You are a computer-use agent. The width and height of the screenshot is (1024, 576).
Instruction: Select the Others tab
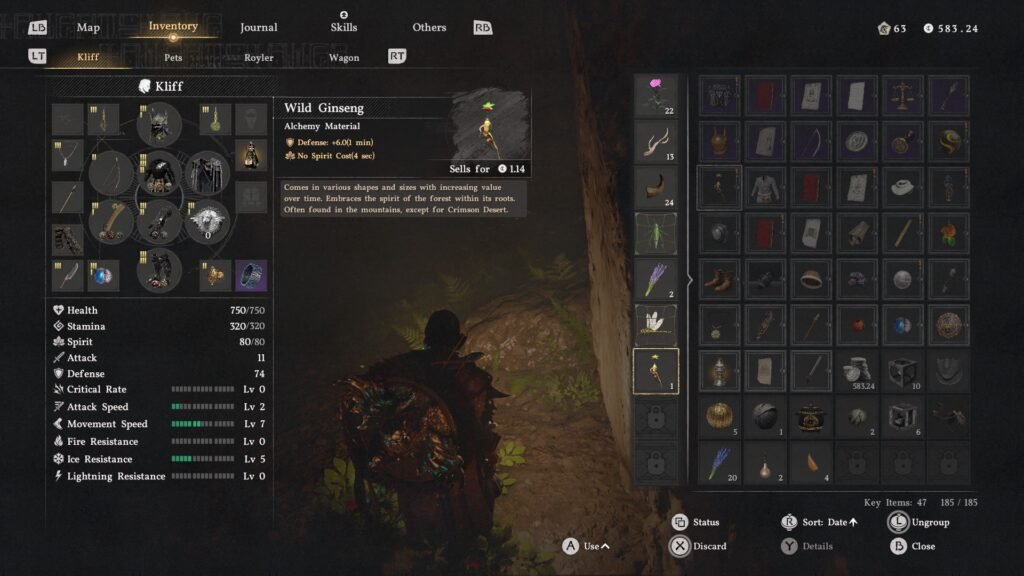point(429,27)
